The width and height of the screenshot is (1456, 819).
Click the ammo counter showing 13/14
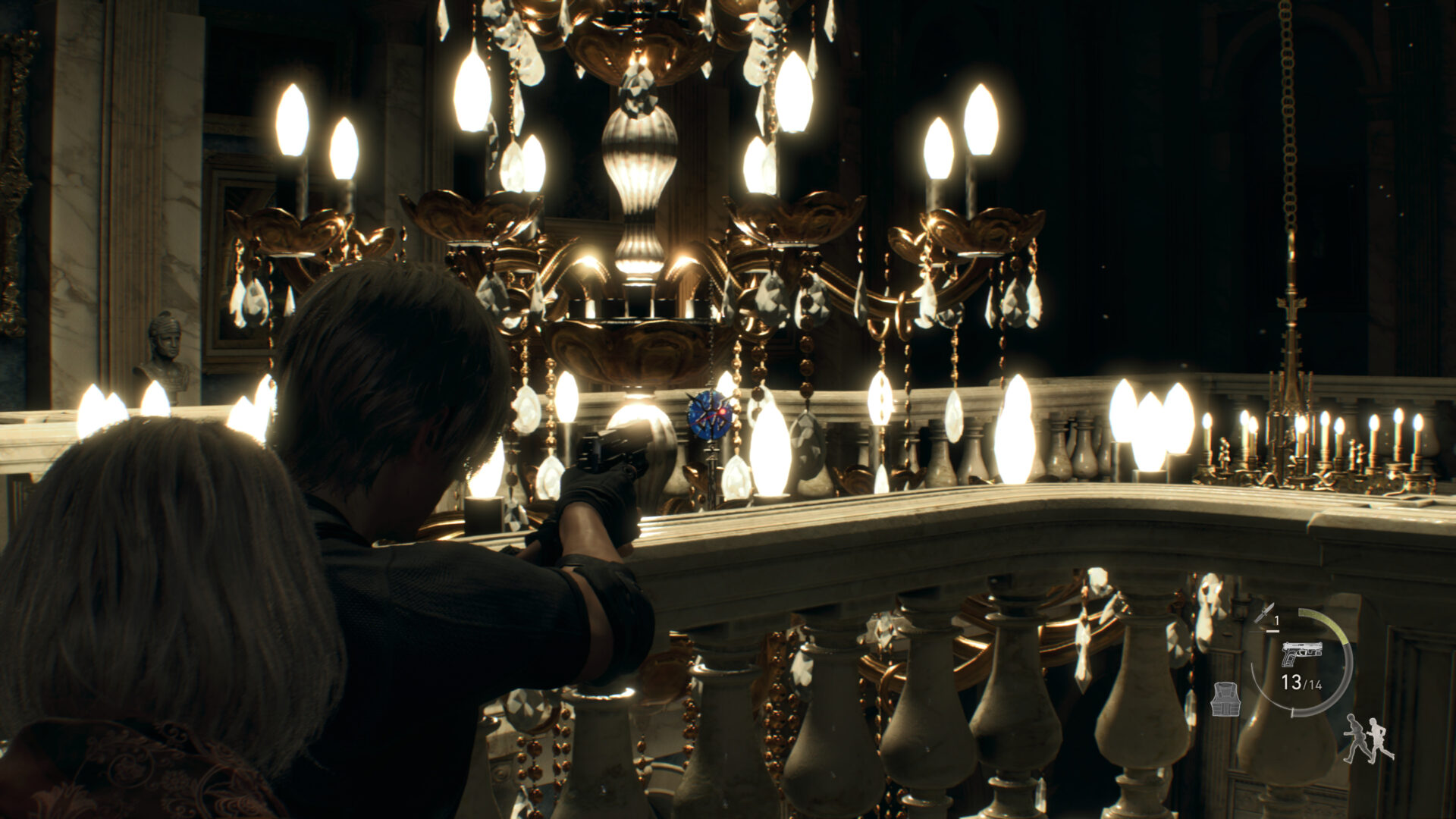pos(1301,683)
